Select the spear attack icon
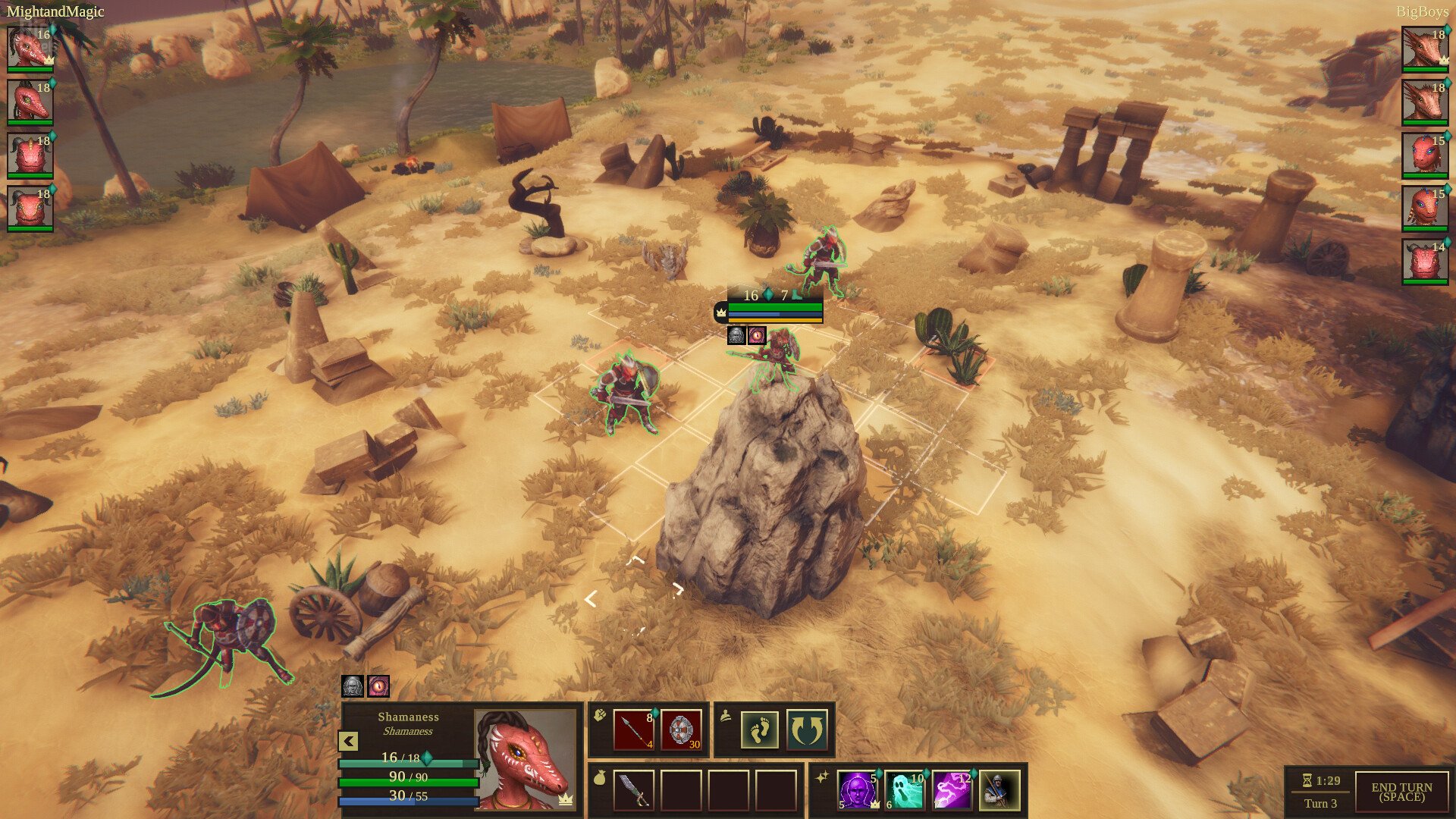 coord(634,730)
